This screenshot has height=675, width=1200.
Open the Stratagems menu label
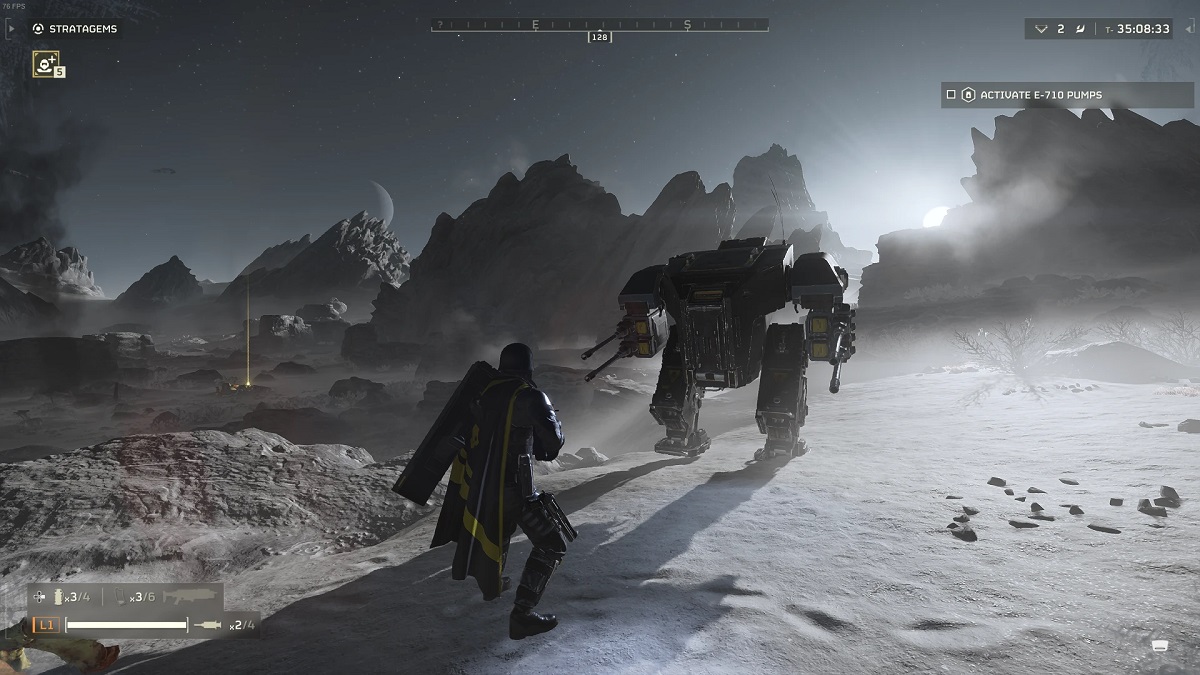pos(83,29)
